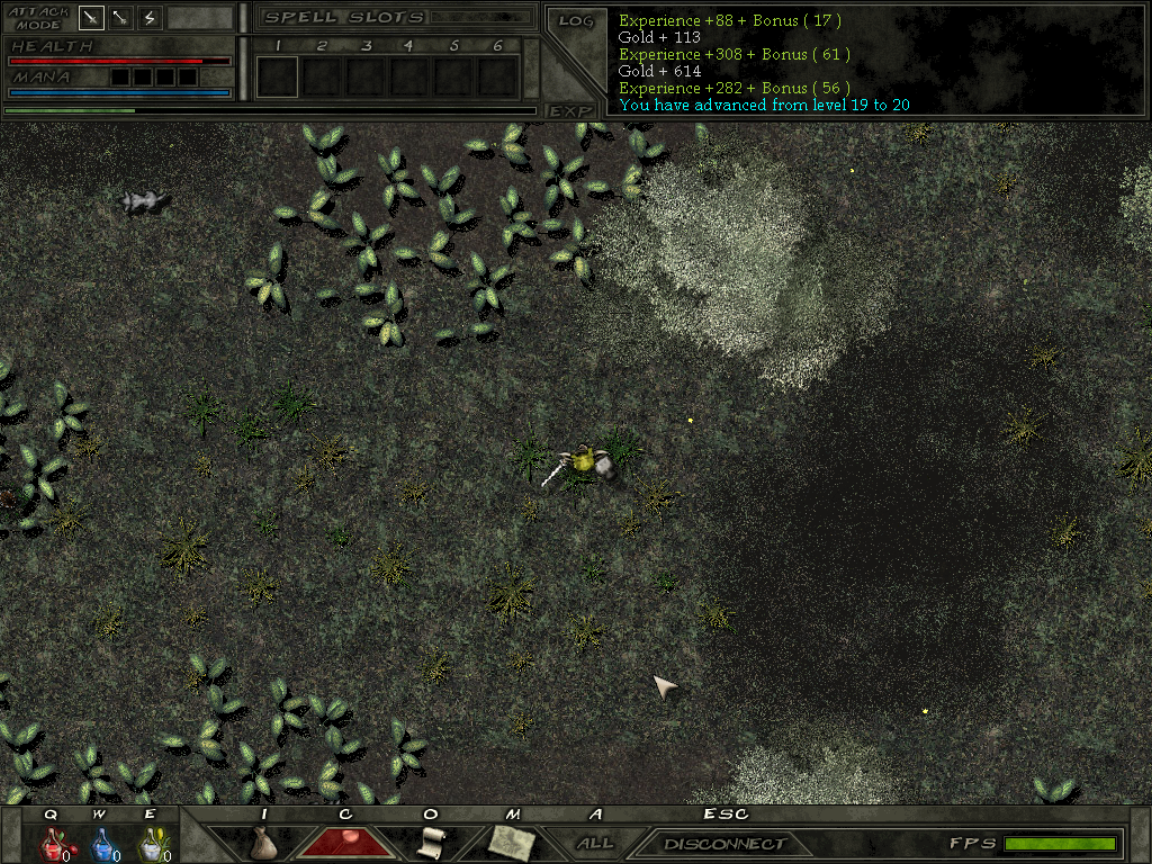Viewport: 1152px width, 864px height.
Task: Open the LOG panel
Action: 576,20
